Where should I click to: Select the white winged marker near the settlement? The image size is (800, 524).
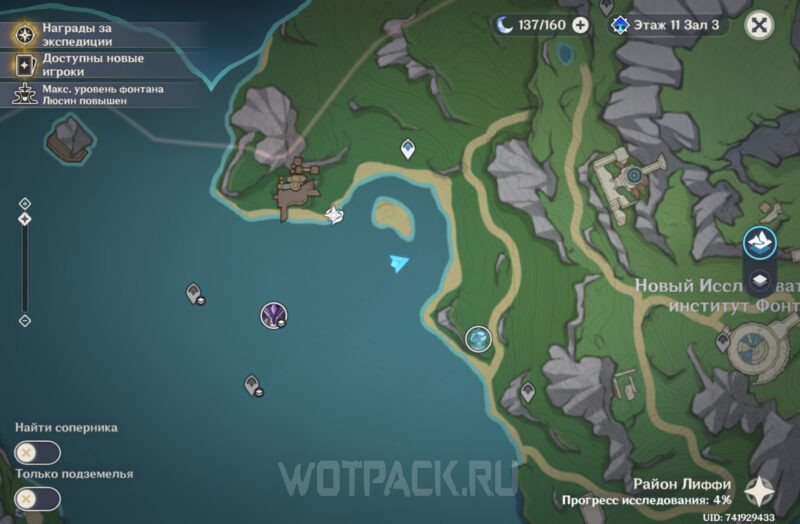(335, 213)
